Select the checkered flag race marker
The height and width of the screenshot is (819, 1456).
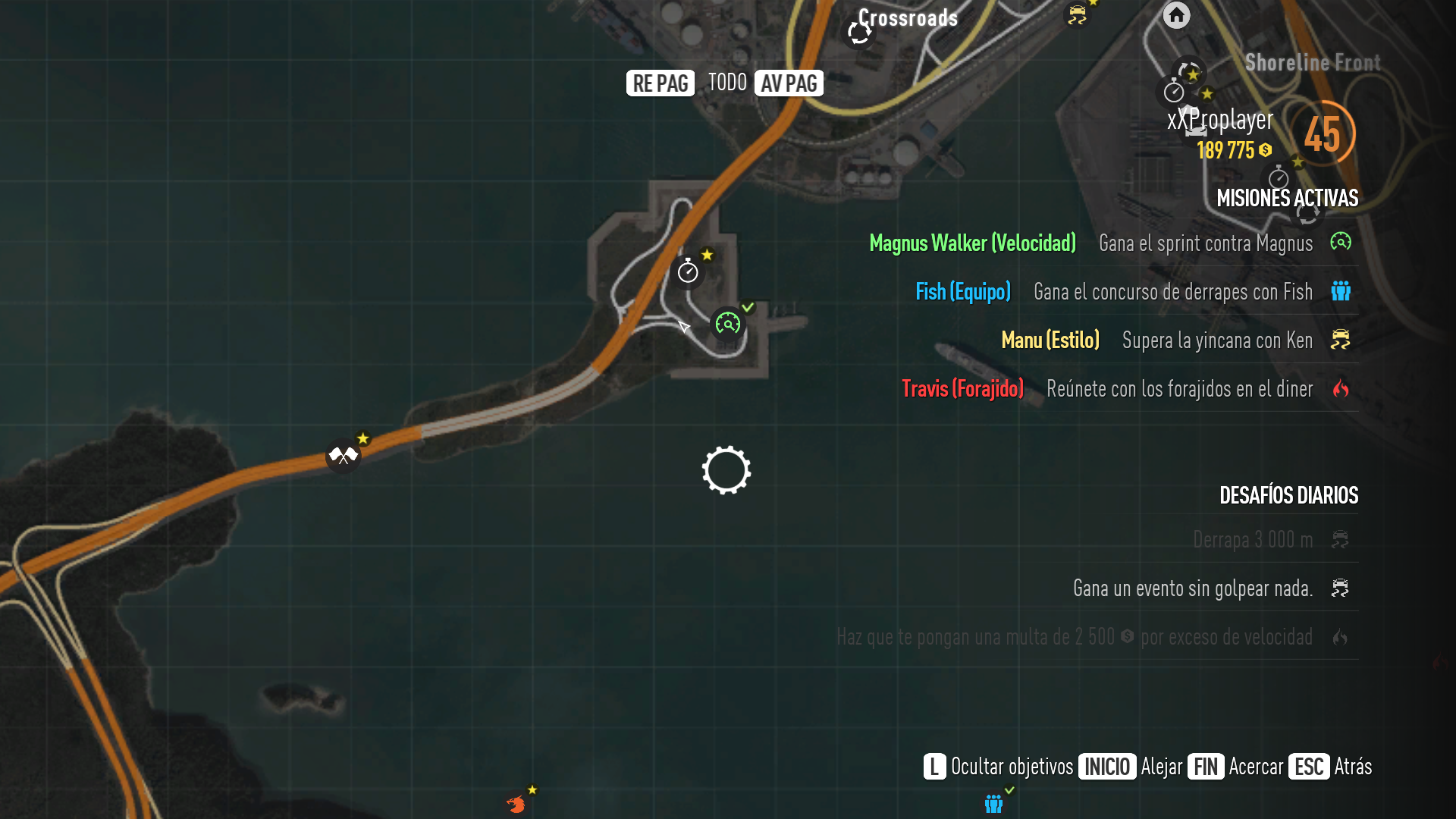tap(343, 456)
